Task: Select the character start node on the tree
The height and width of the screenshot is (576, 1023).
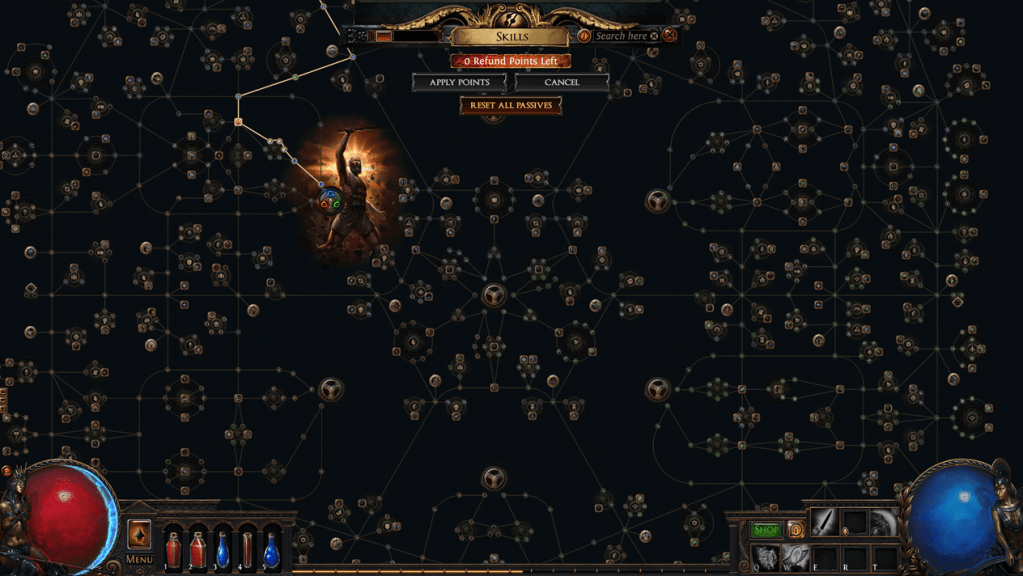Action: pos(330,202)
